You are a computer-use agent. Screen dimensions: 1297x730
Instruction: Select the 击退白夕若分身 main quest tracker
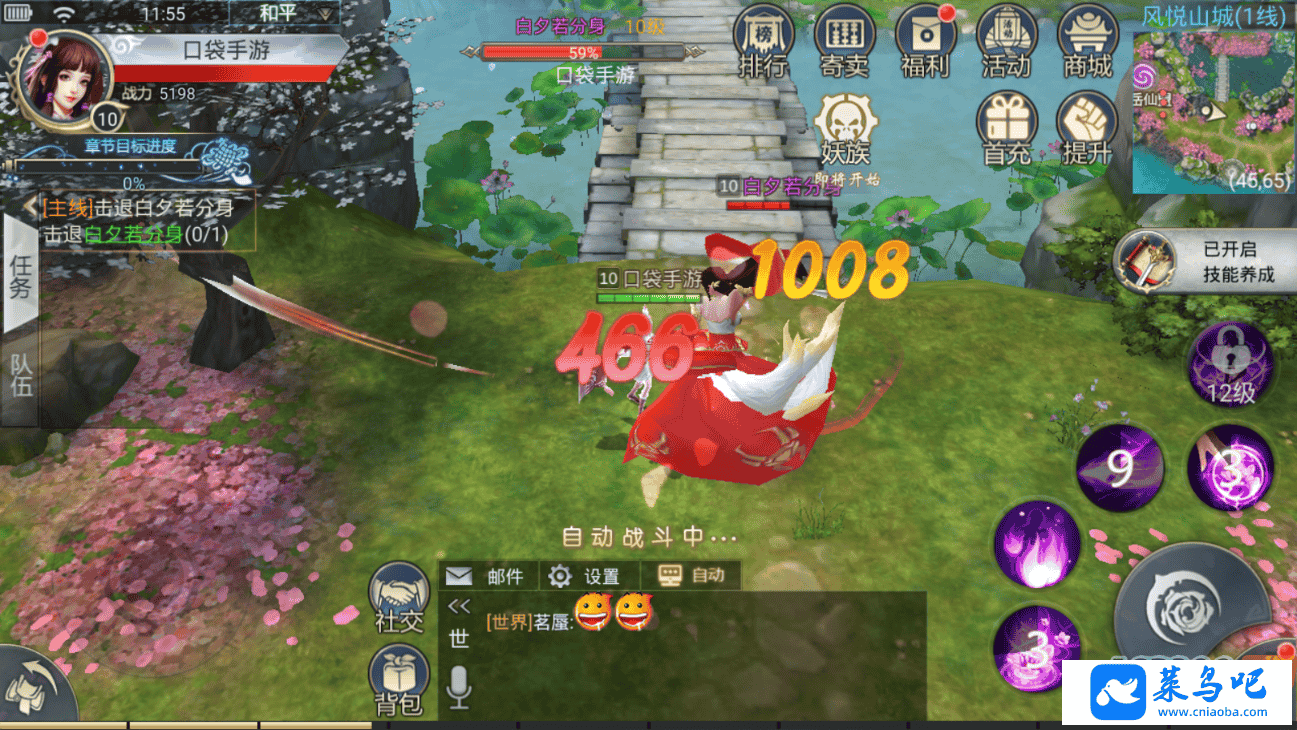tap(140, 221)
